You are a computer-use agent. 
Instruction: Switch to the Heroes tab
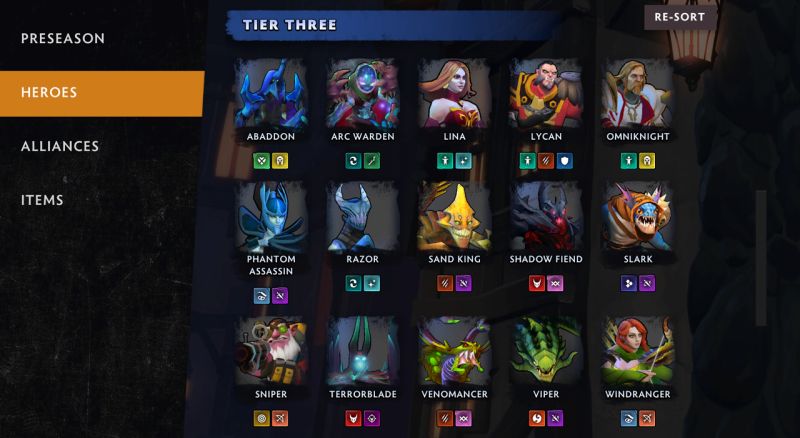50,93
